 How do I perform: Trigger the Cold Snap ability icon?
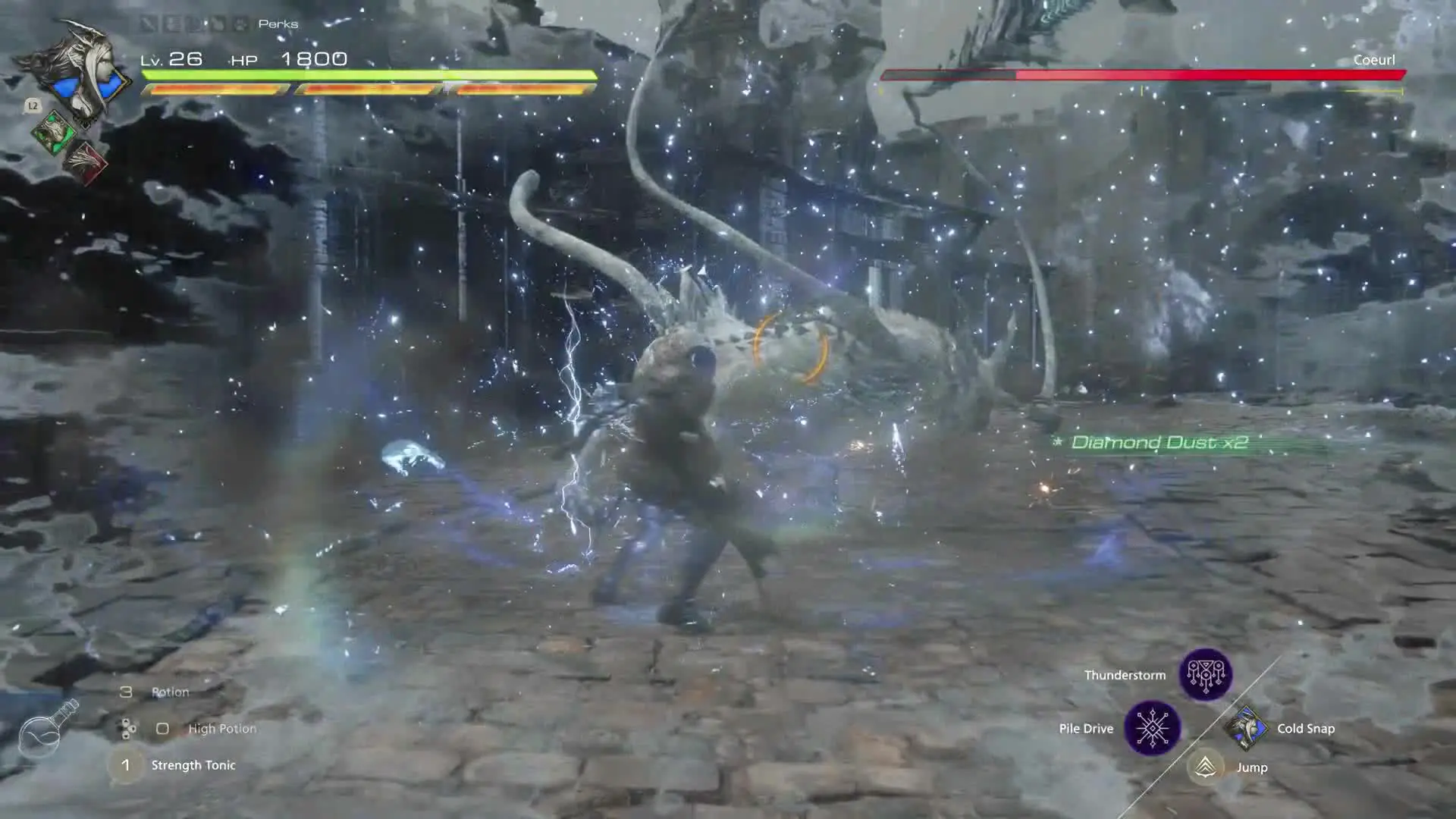[1245, 728]
